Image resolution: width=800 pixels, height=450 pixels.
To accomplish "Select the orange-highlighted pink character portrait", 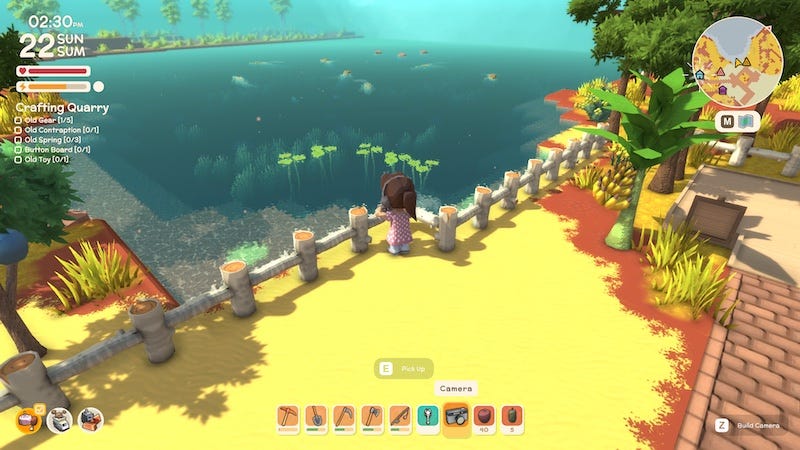I will [x=27, y=420].
